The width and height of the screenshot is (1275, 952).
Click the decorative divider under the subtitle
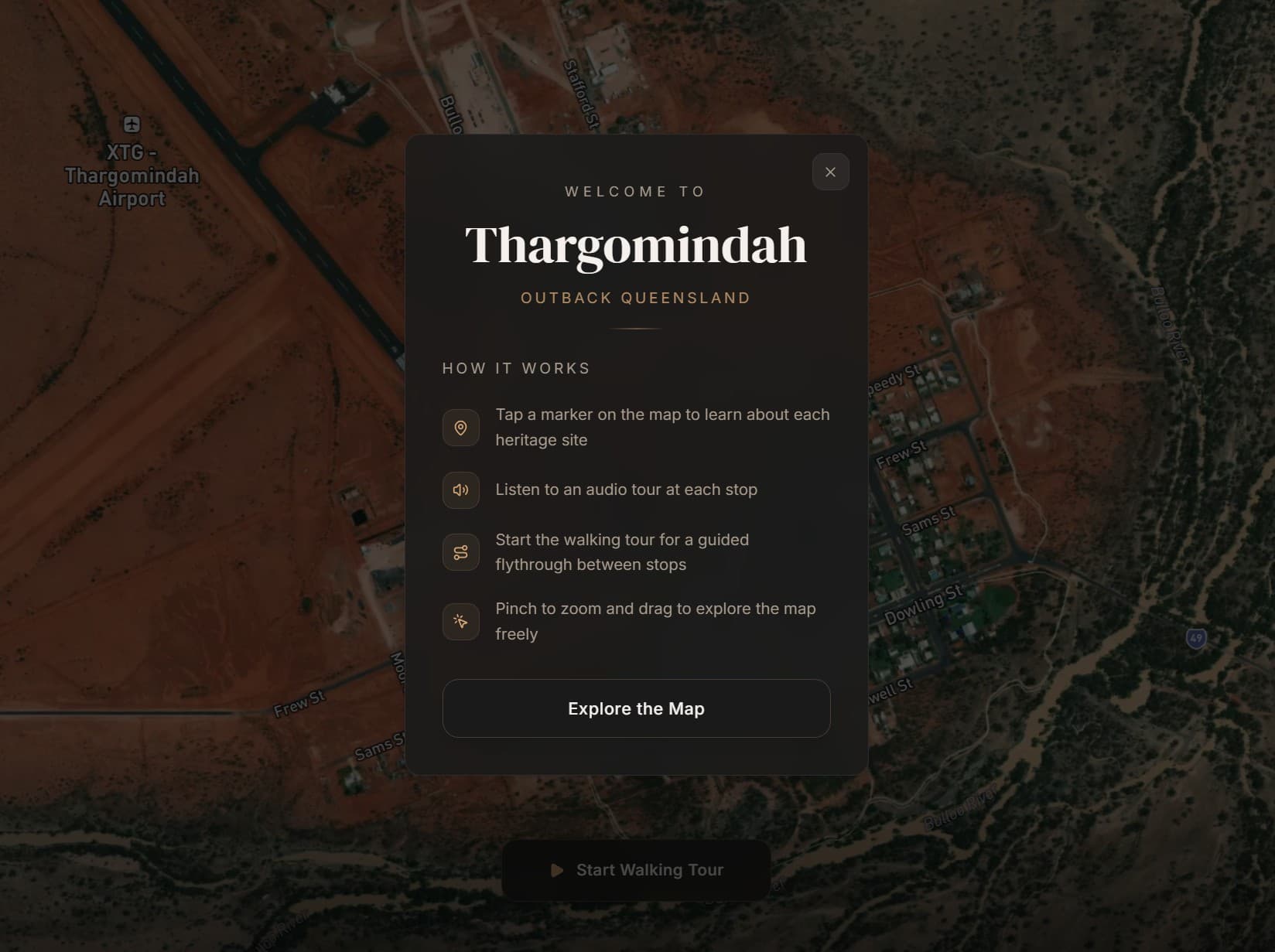[x=635, y=329]
